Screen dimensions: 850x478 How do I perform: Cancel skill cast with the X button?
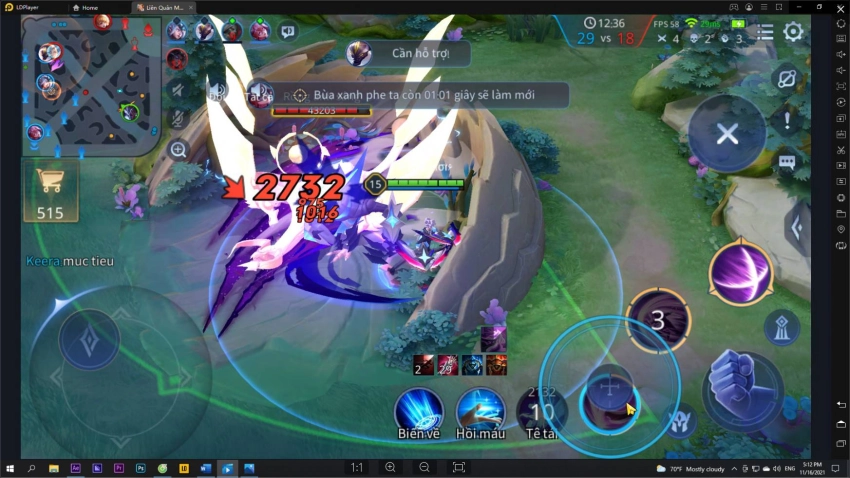[x=727, y=134]
